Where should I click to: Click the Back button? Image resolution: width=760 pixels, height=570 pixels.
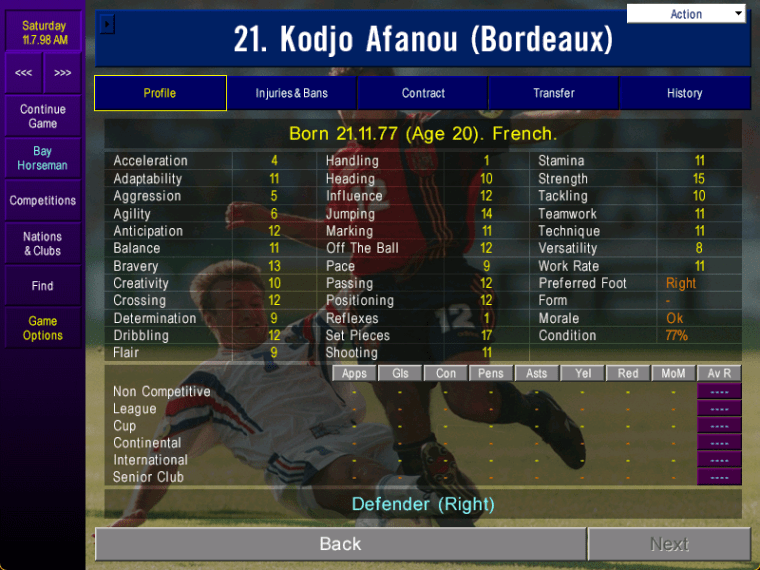coord(340,544)
